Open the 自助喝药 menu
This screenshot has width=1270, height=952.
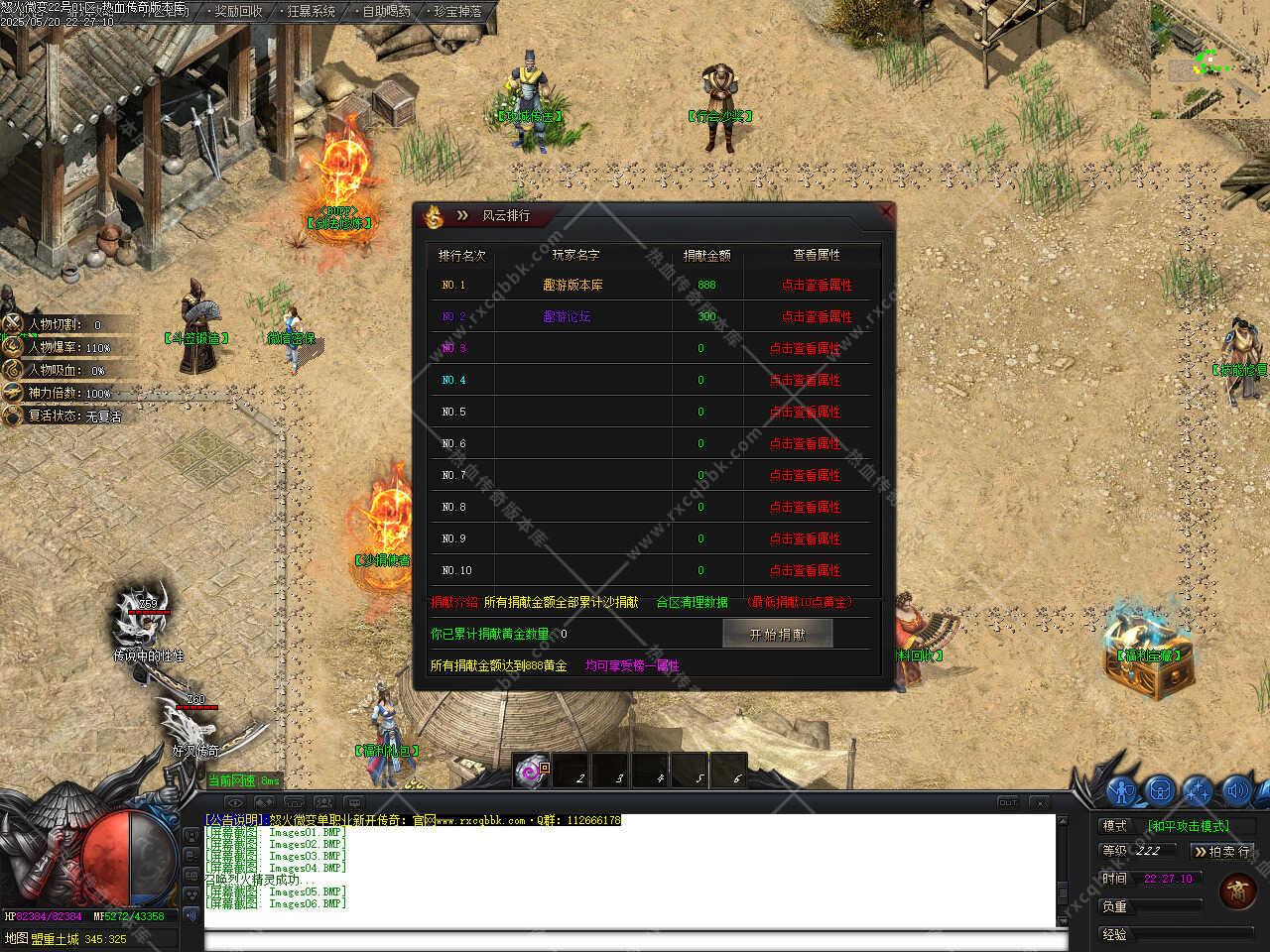[x=386, y=12]
